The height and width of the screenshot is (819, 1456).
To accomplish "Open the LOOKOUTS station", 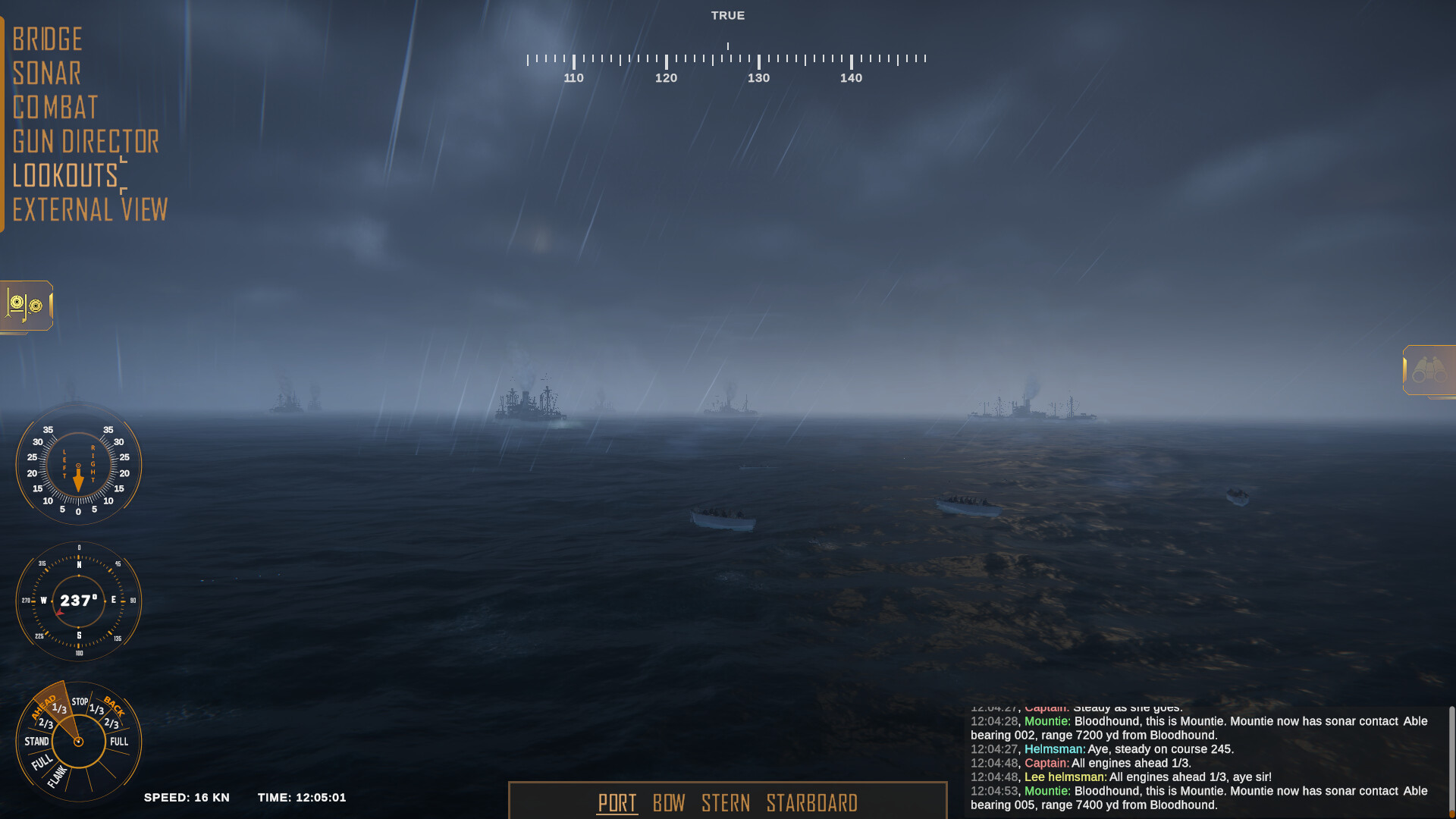I will coord(65,176).
